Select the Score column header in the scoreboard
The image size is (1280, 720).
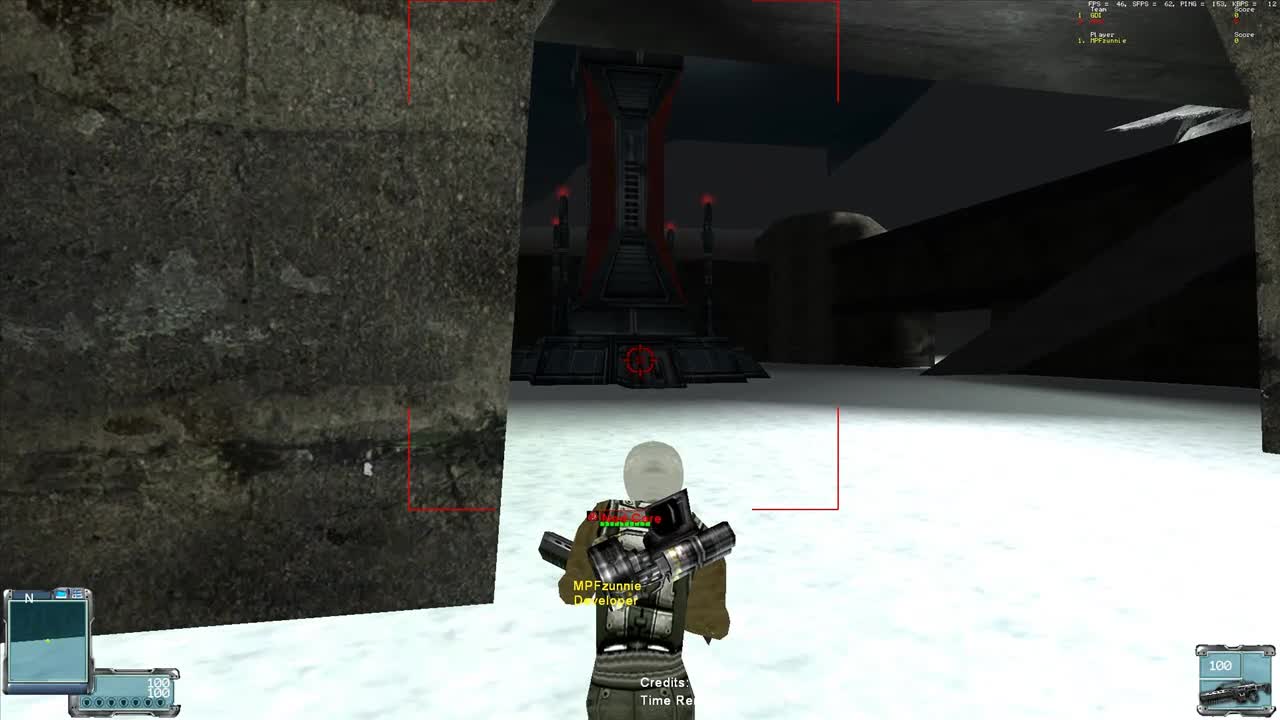click(x=1243, y=10)
